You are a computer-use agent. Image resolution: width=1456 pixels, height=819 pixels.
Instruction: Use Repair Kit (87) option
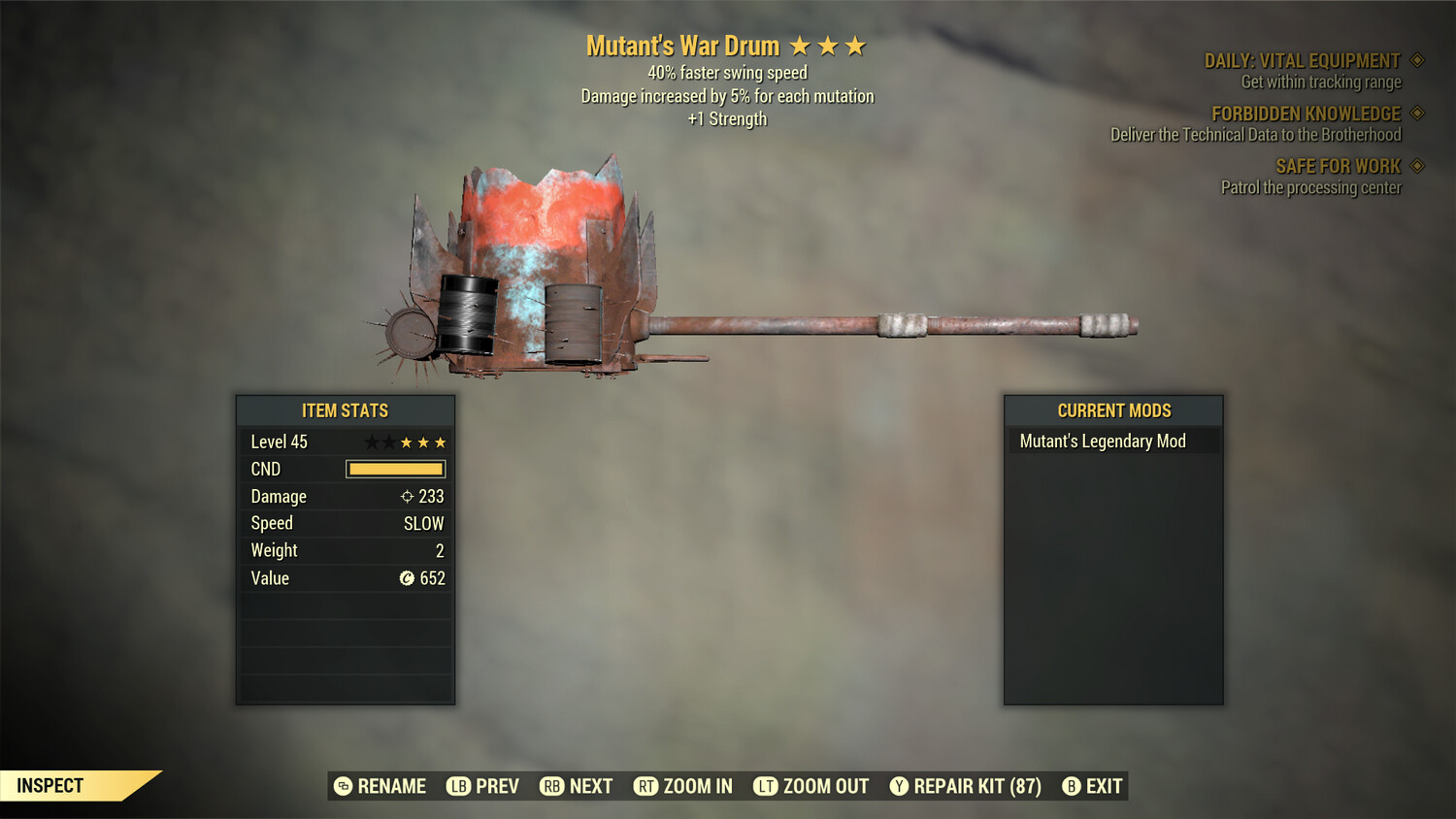coord(966,786)
